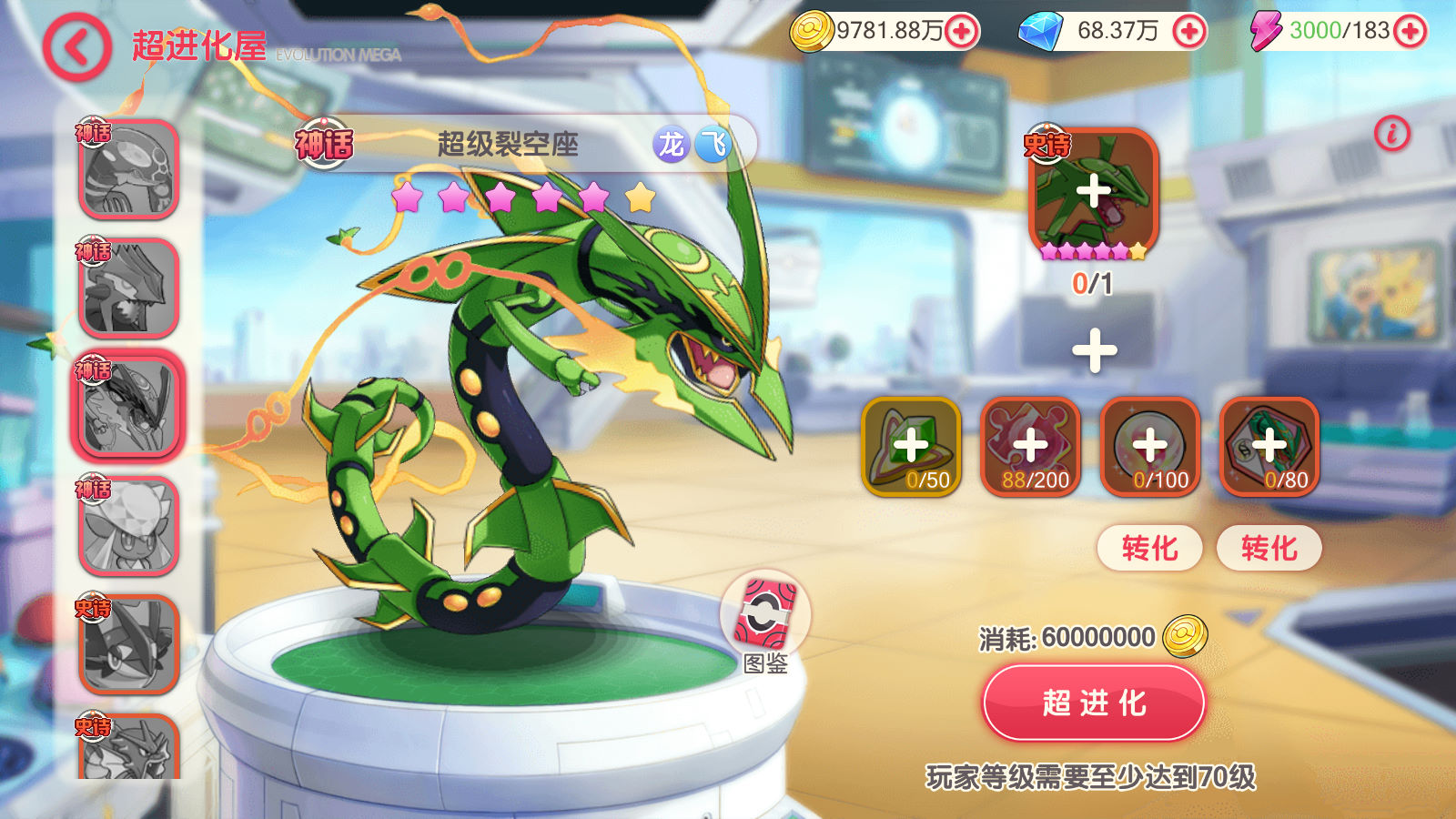Select the Mega Diancie thumbnail
Screen dimensions: 1456x819
[x=128, y=526]
